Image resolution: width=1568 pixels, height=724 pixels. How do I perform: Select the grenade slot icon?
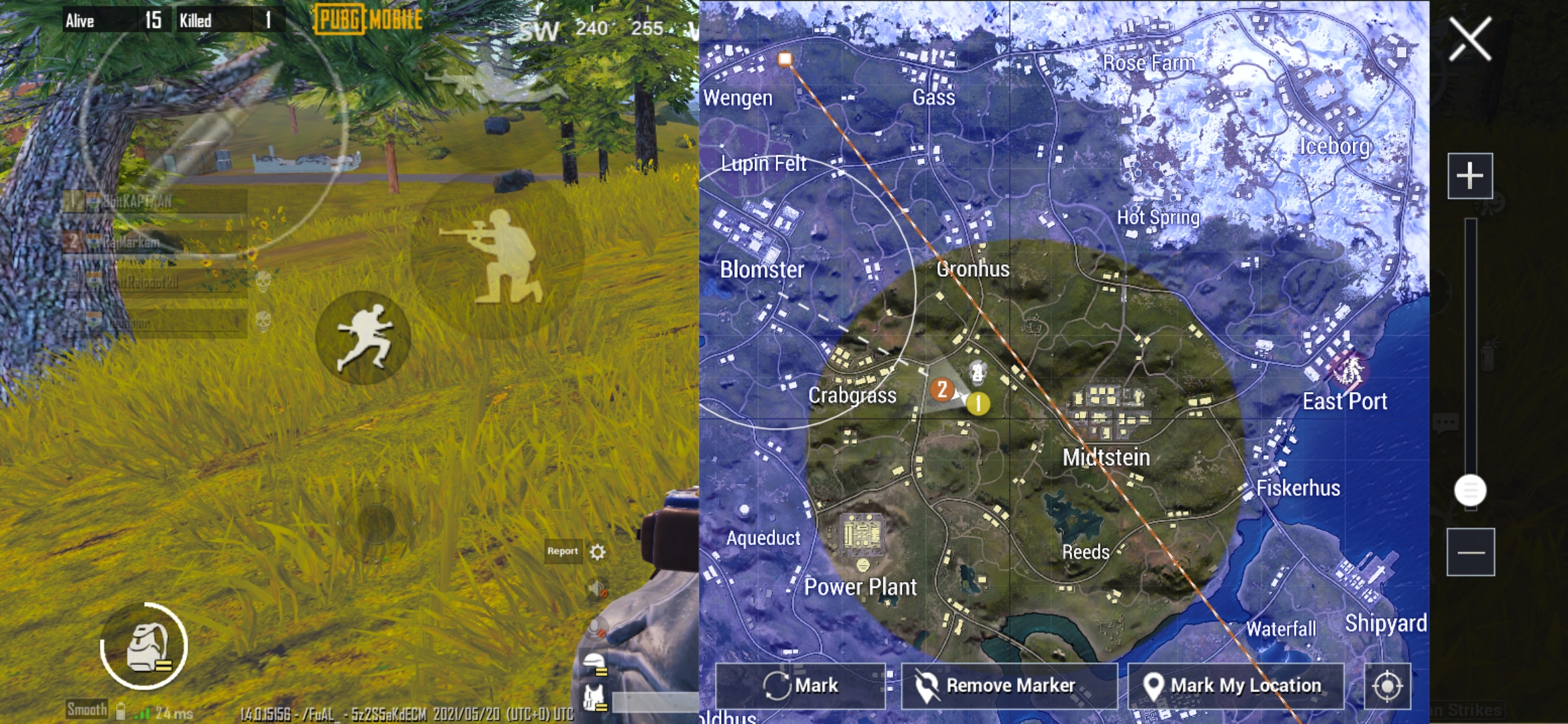144,647
